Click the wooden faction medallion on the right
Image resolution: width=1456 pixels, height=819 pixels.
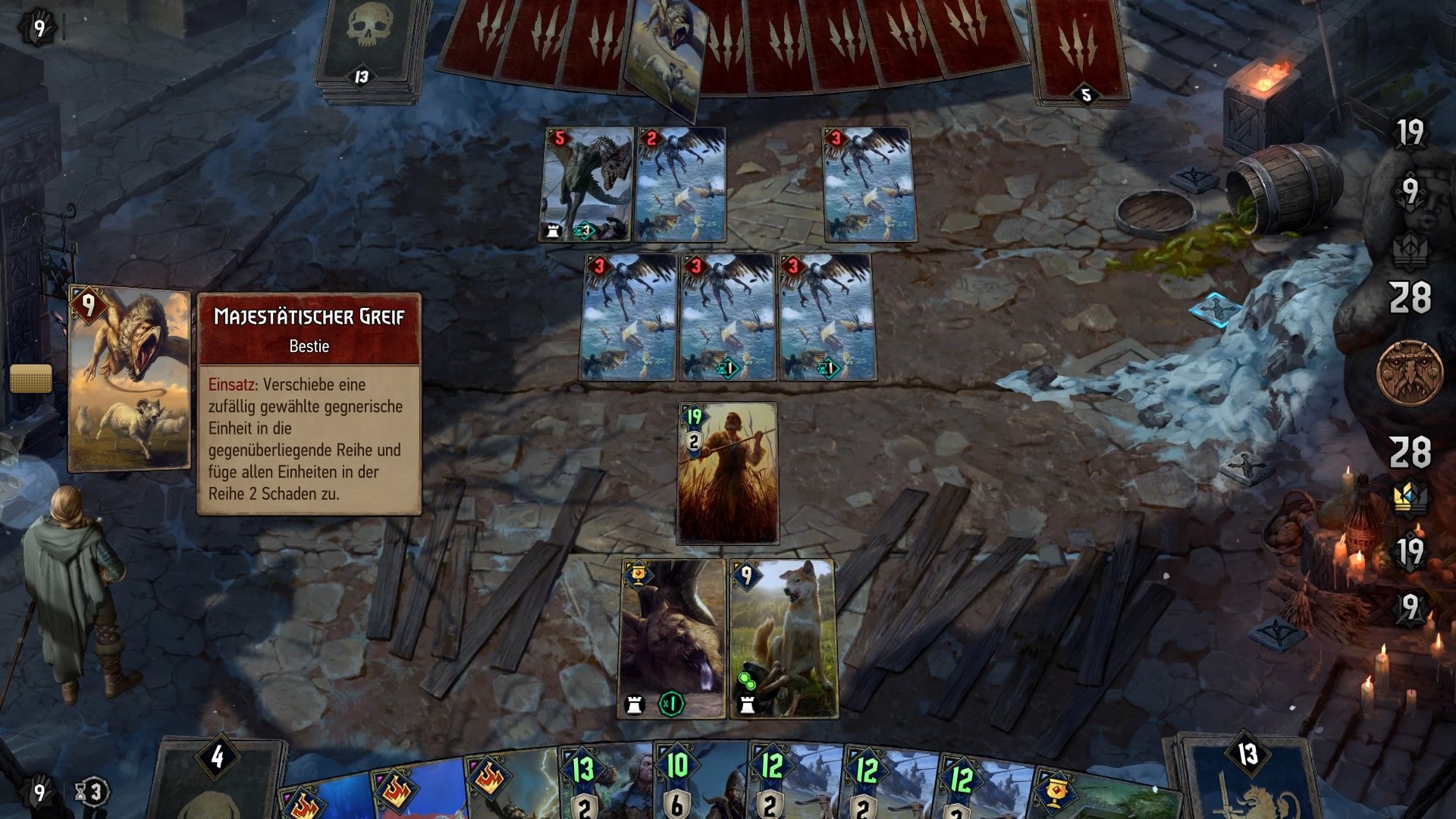pos(1411,373)
